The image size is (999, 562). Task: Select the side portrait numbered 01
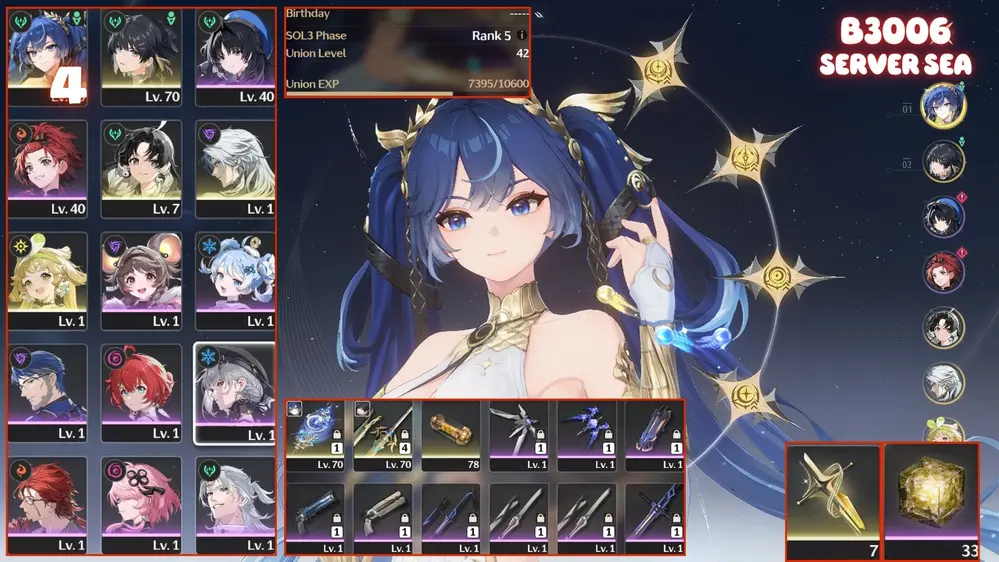[x=941, y=104]
